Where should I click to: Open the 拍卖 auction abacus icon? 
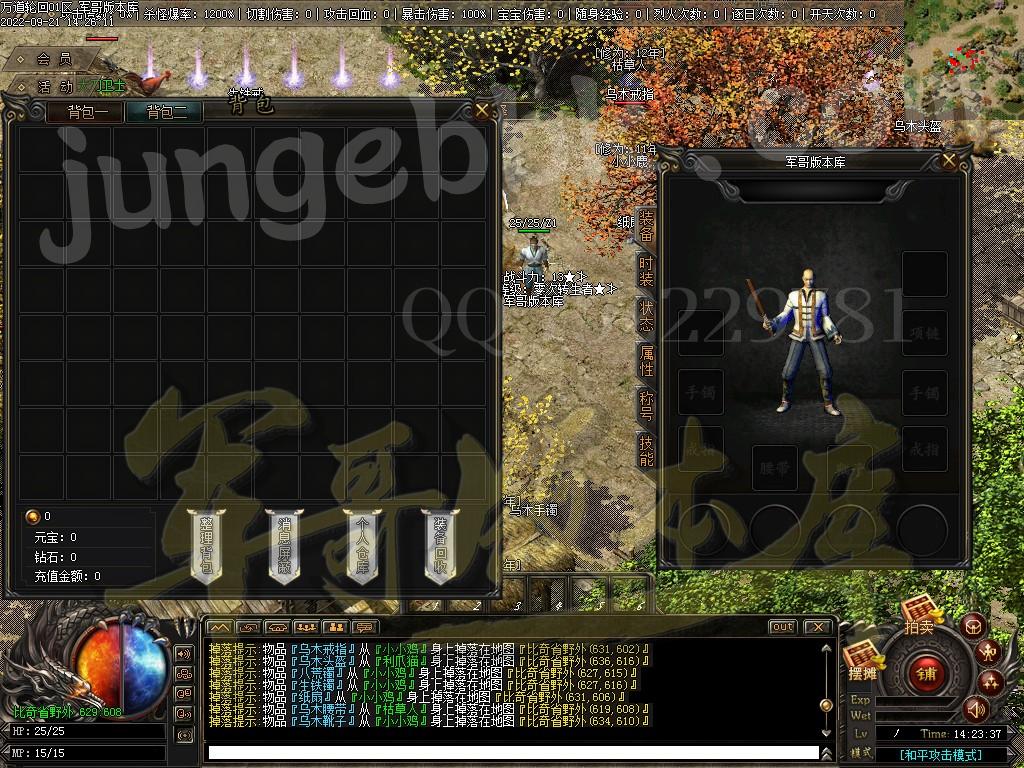(x=919, y=614)
